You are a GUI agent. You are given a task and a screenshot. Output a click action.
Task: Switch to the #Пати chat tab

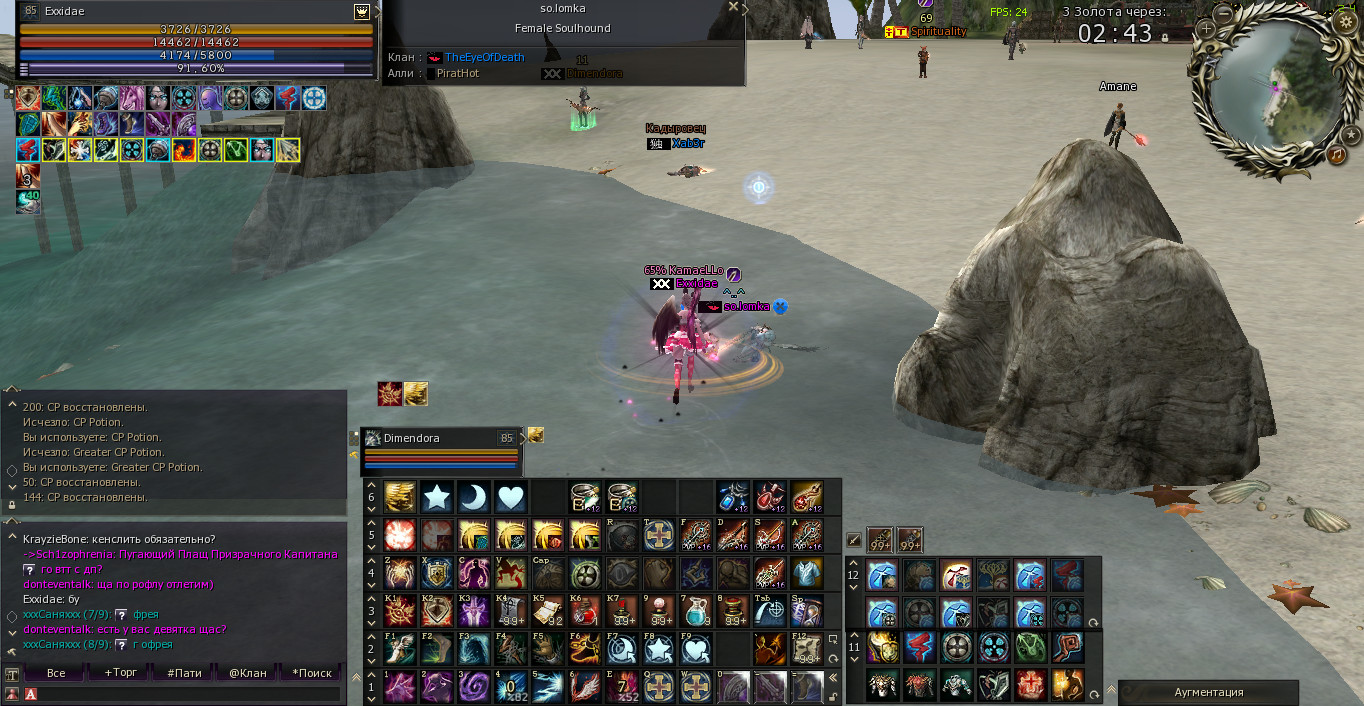click(184, 673)
